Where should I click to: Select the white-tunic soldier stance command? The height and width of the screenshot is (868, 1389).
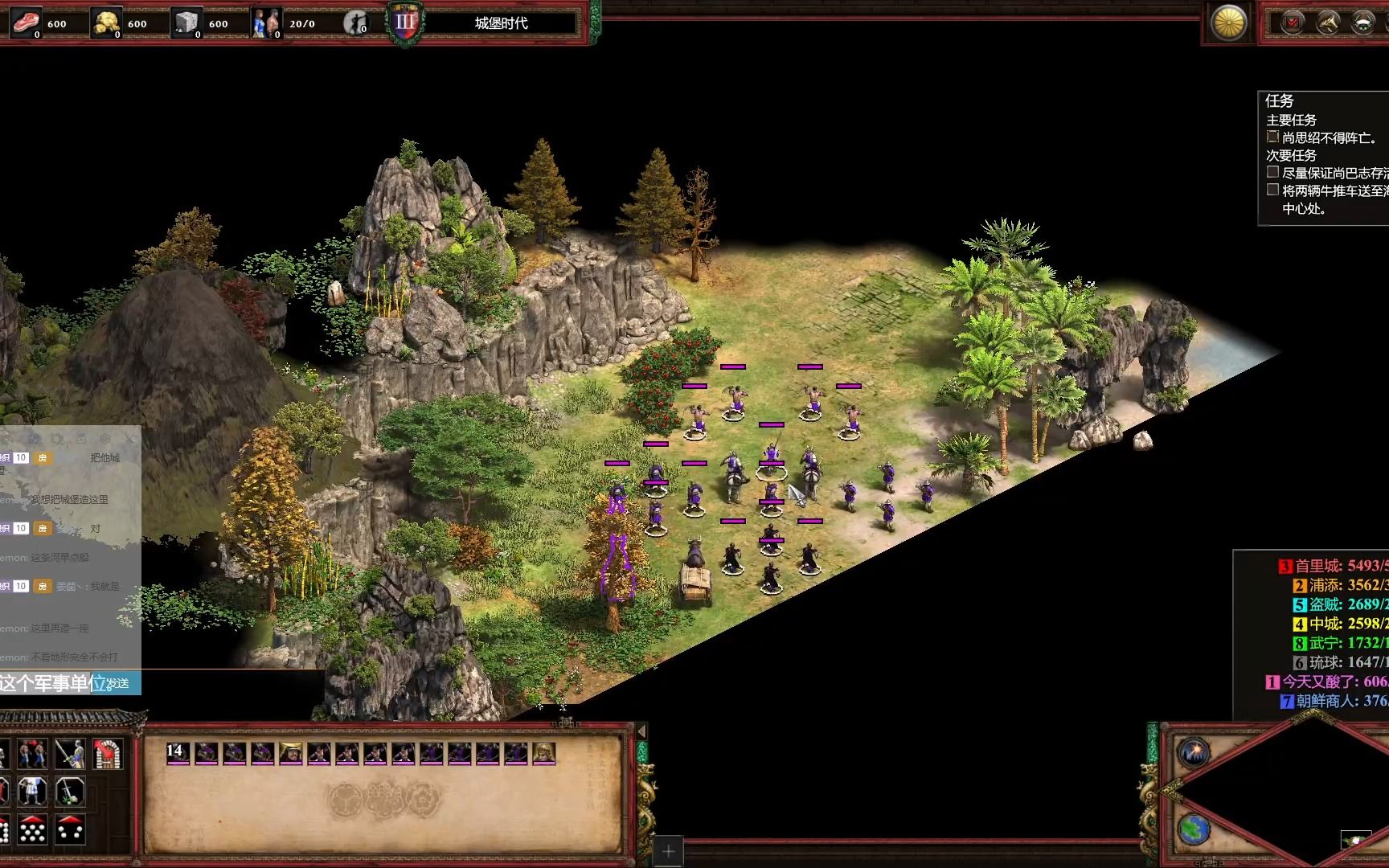click(x=32, y=792)
